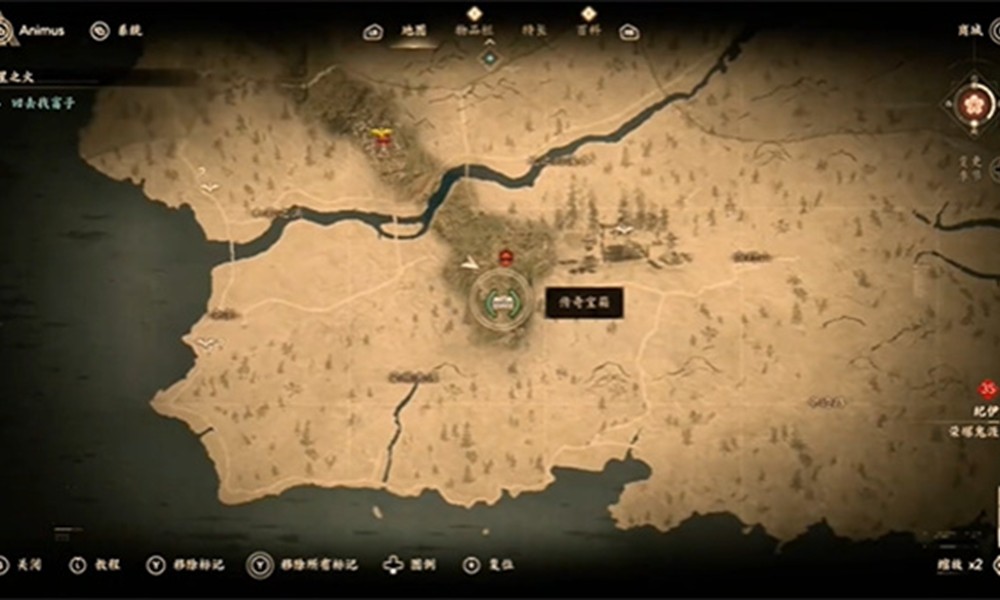This screenshot has height=600, width=1000.
Task: Open the 系统 system menu
Action: (x=118, y=31)
